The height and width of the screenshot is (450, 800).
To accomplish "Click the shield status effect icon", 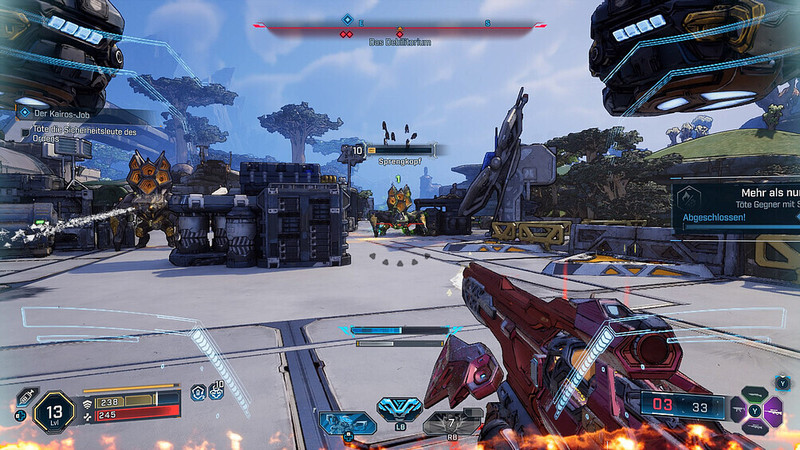I will click(x=198, y=393).
